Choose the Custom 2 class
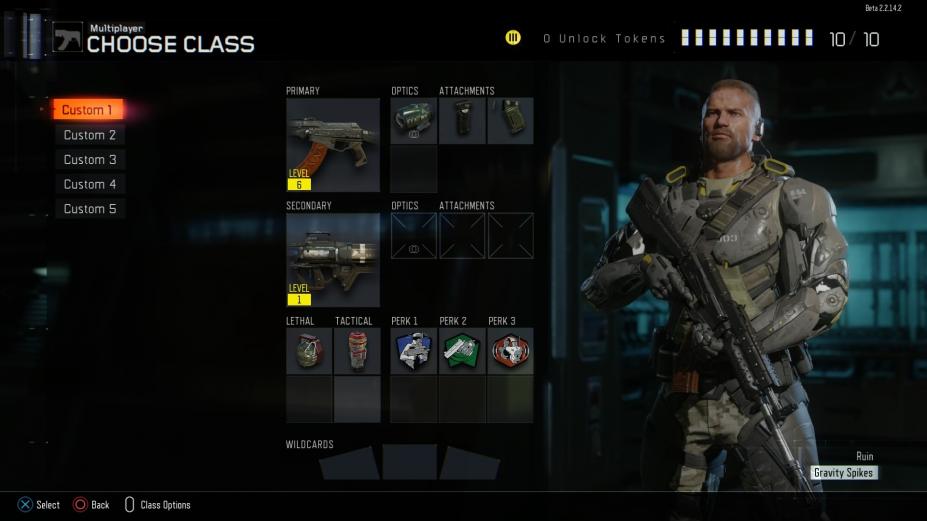Image resolution: width=927 pixels, height=521 pixels. point(90,135)
